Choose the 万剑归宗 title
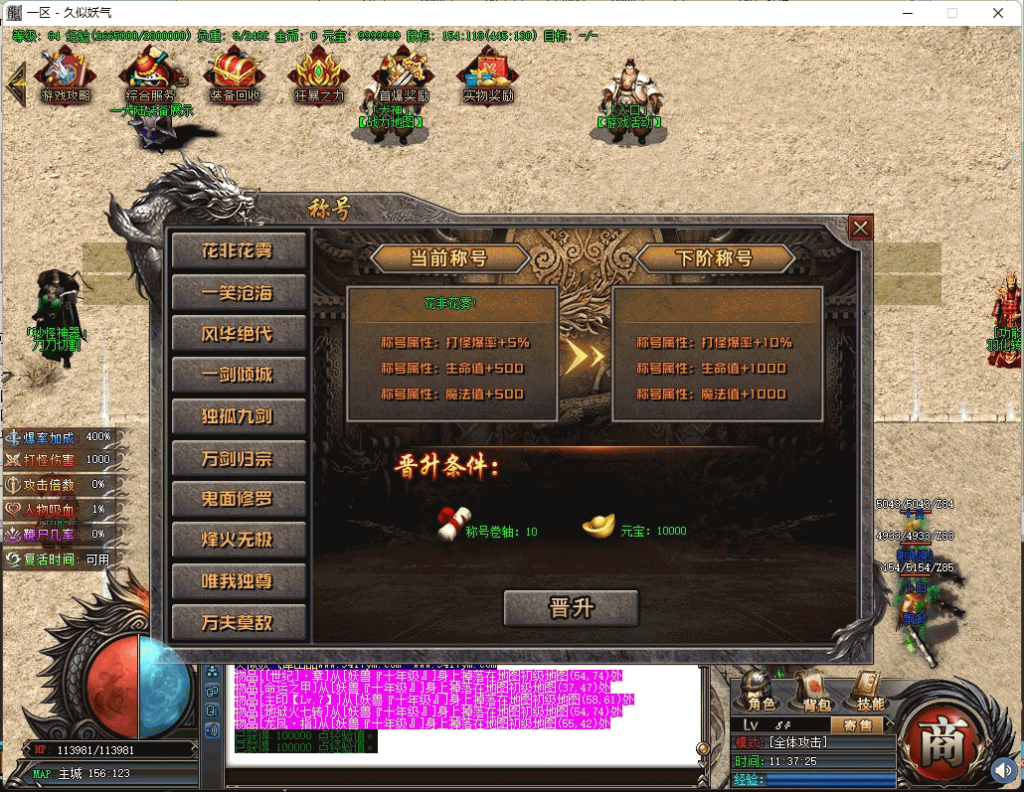The width and height of the screenshot is (1024, 792). [x=238, y=458]
